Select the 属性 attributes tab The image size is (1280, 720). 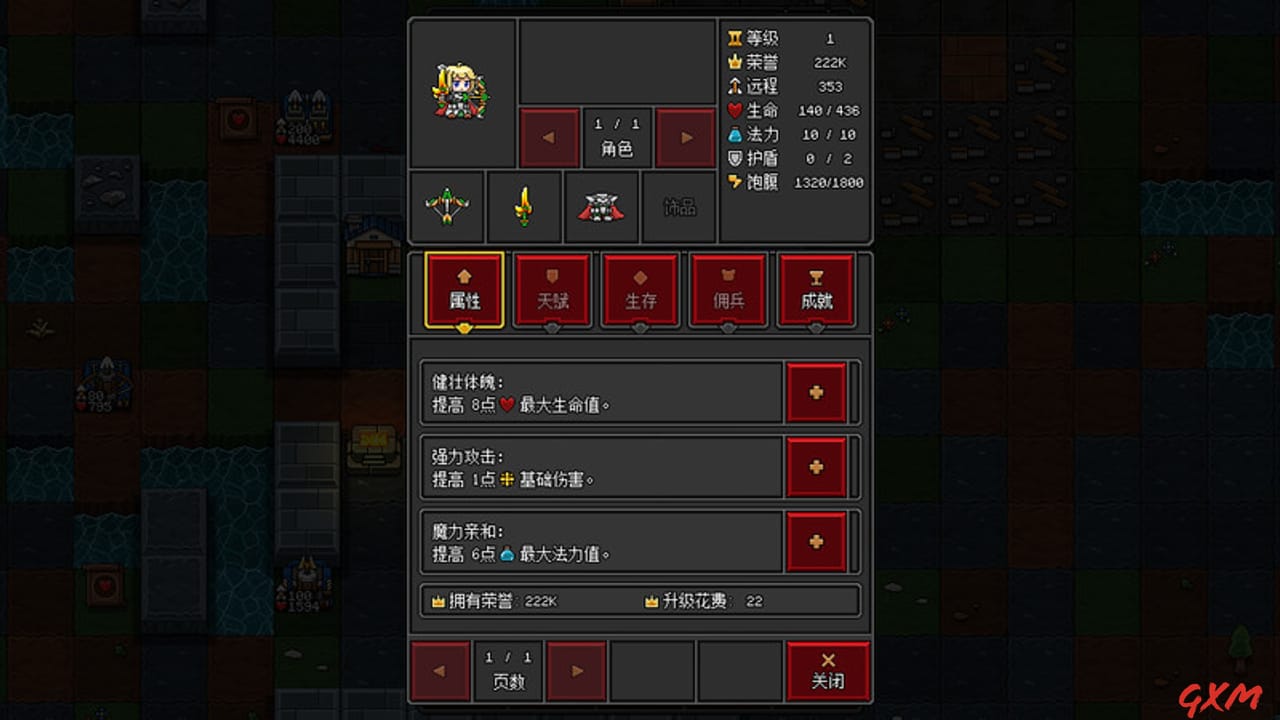[x=463, y=290]
